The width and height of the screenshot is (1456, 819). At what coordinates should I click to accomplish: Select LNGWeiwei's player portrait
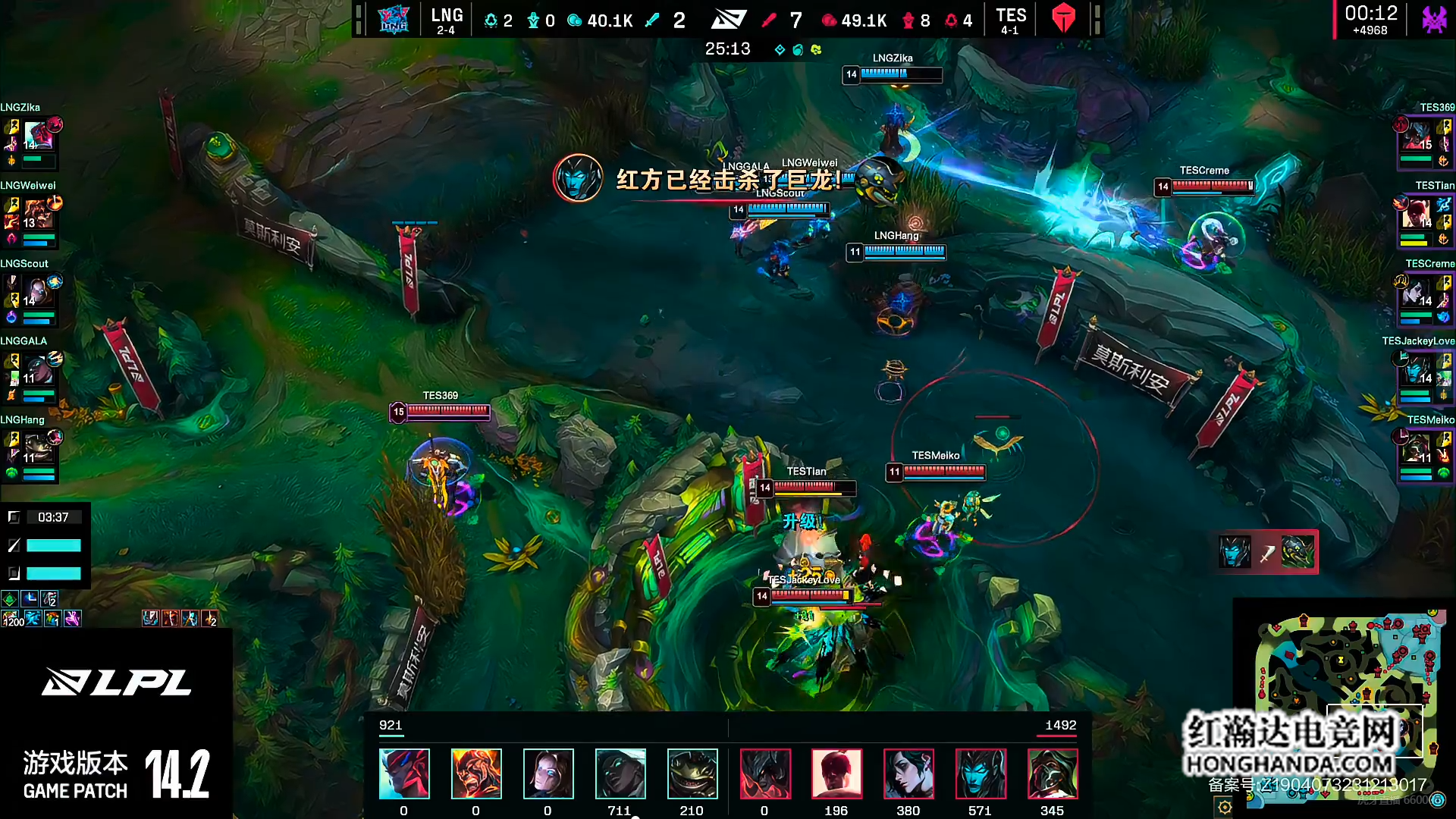[38, 215]
